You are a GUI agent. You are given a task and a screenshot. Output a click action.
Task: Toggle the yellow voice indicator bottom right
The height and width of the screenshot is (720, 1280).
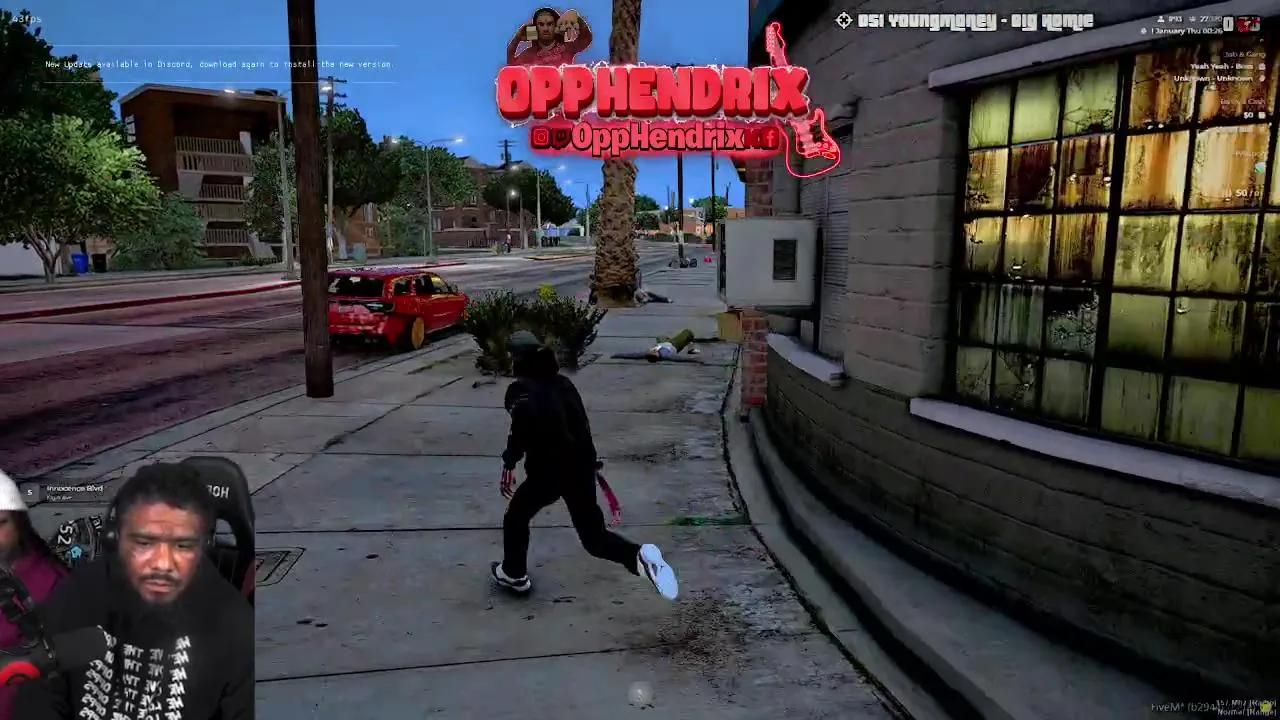(x=1266, y=707)
